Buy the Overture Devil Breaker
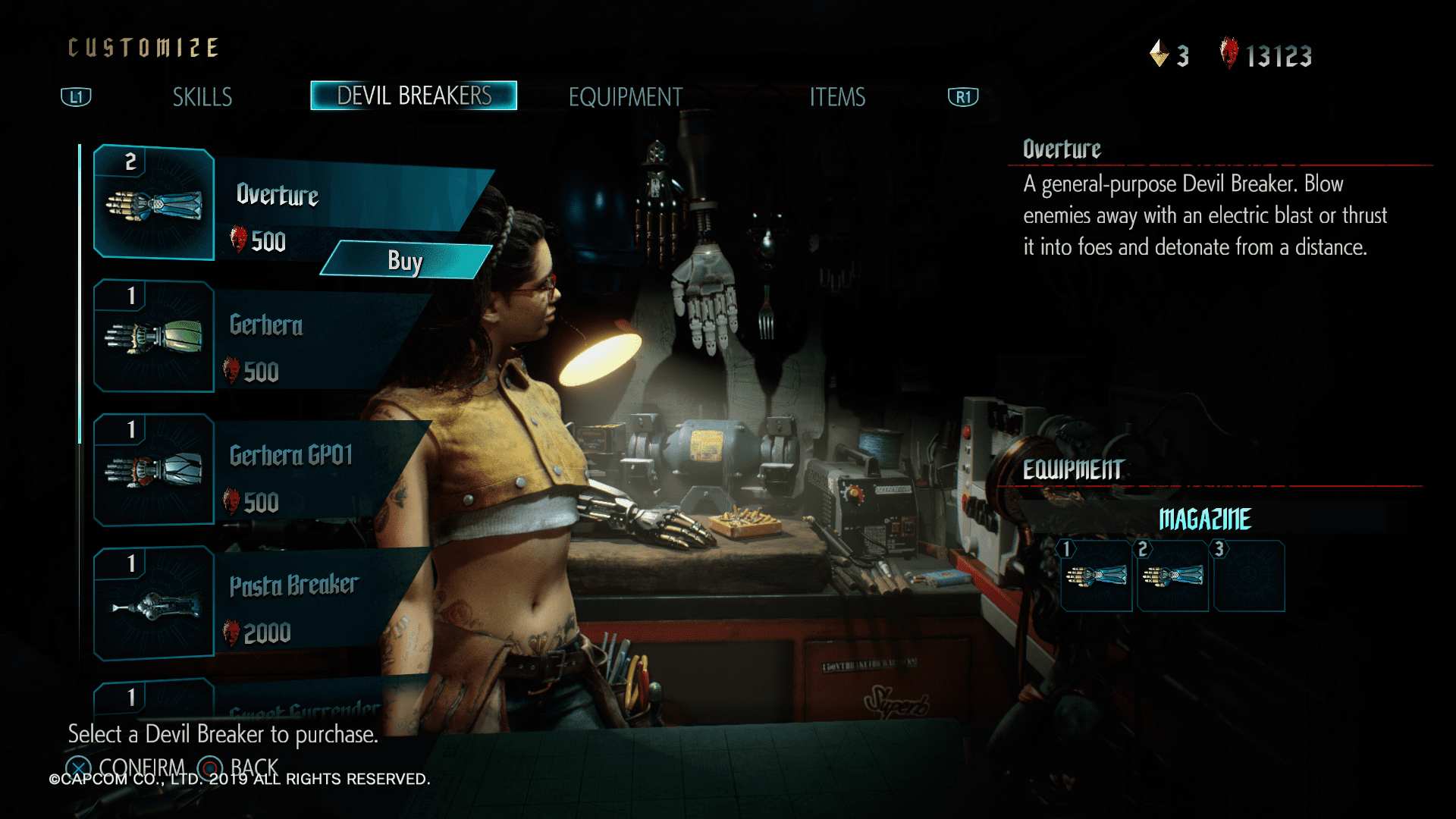The height and width of the screenshot is (819, 1456). click(x=406, y=261)
